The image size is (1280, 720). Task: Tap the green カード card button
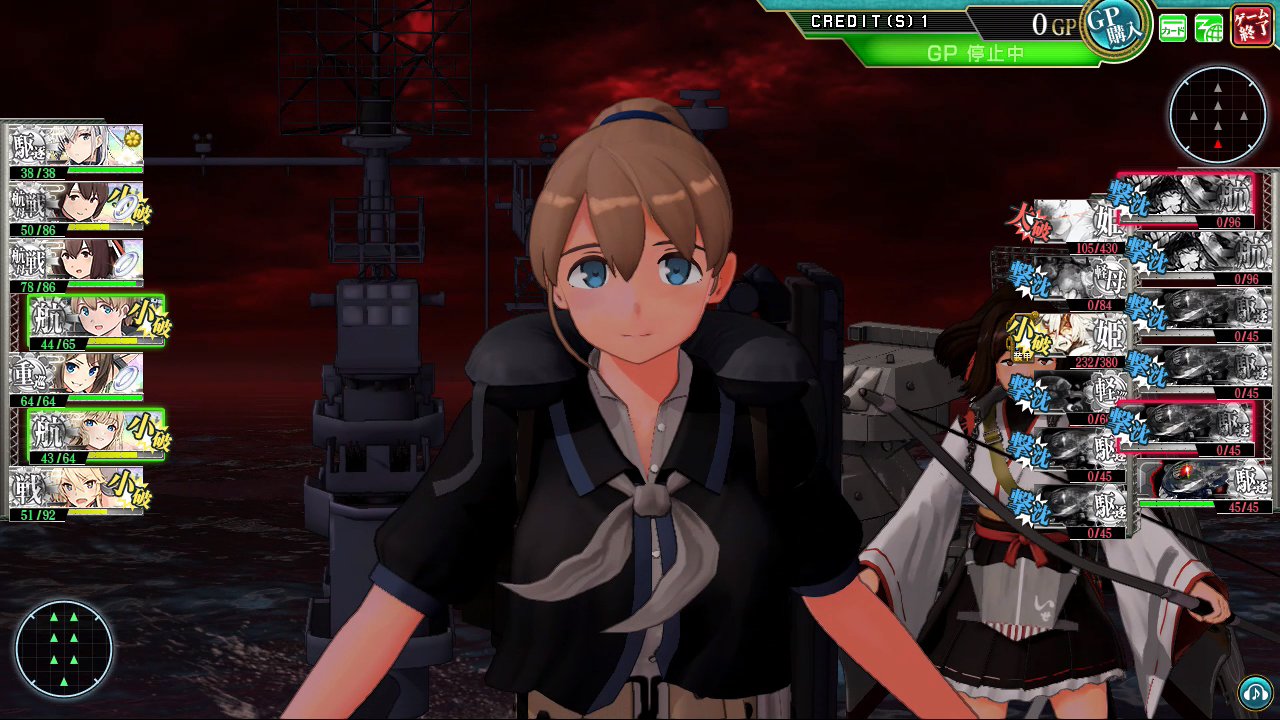coord(1173,29)
